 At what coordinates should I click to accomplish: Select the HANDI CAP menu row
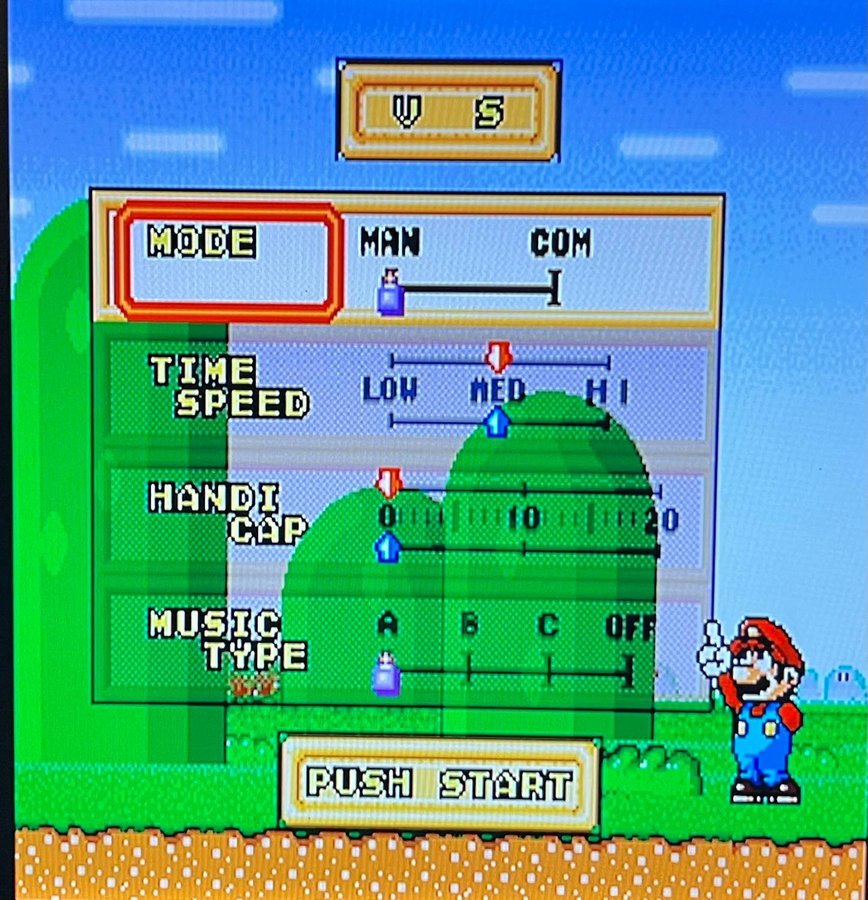click(x=228, y=512)
